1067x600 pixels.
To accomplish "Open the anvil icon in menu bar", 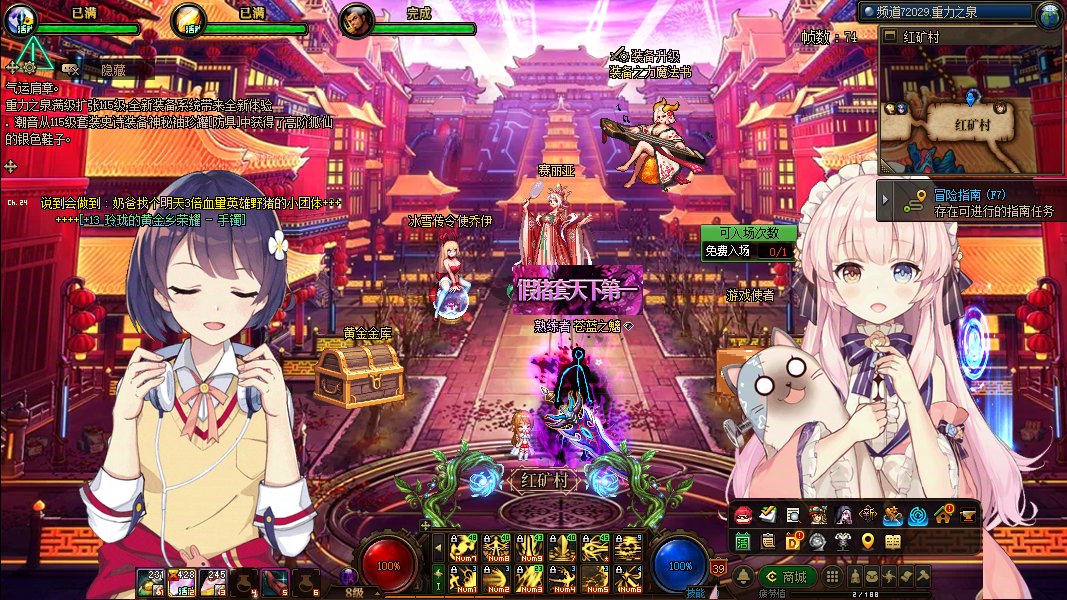I will pyautogui.click(x=969, y=515).
